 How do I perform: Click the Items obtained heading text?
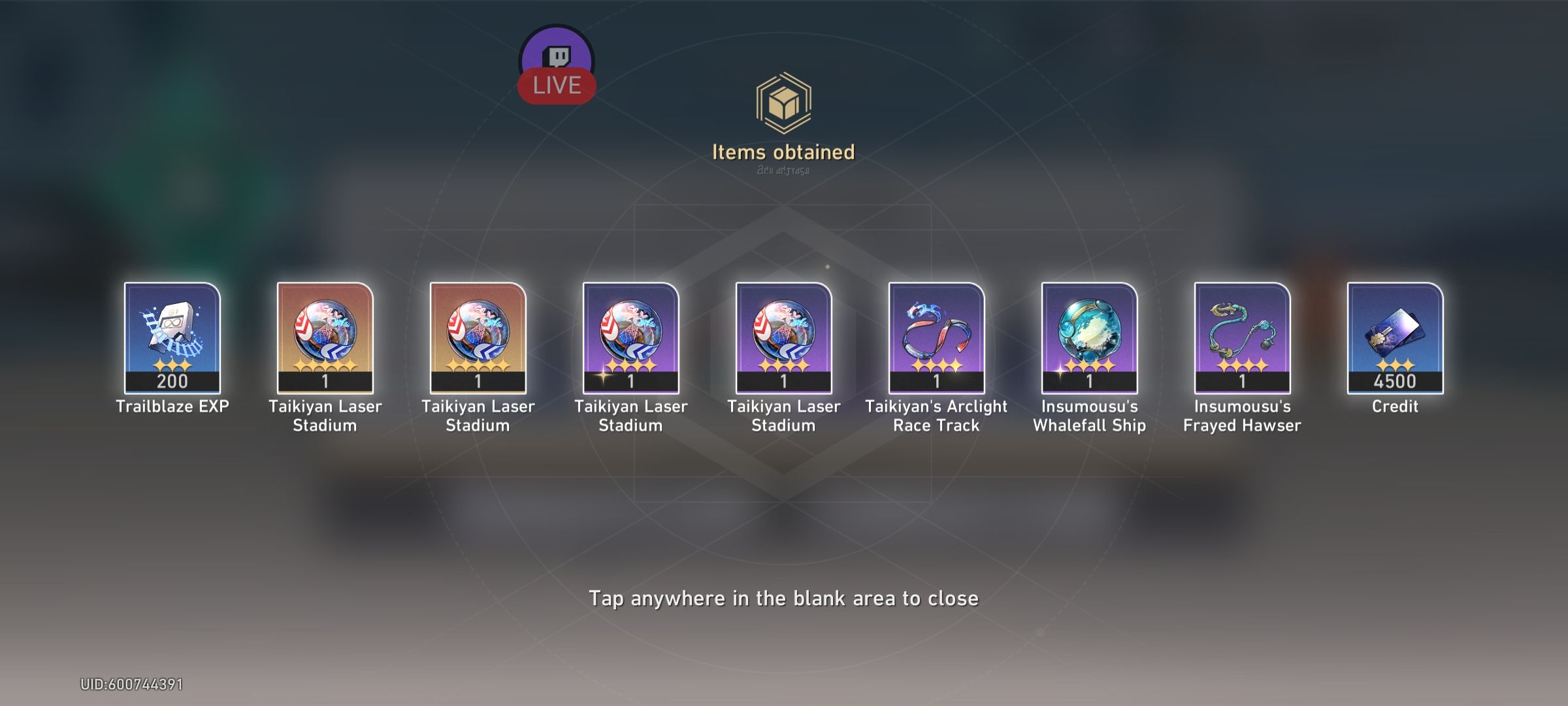pos(783,152)
